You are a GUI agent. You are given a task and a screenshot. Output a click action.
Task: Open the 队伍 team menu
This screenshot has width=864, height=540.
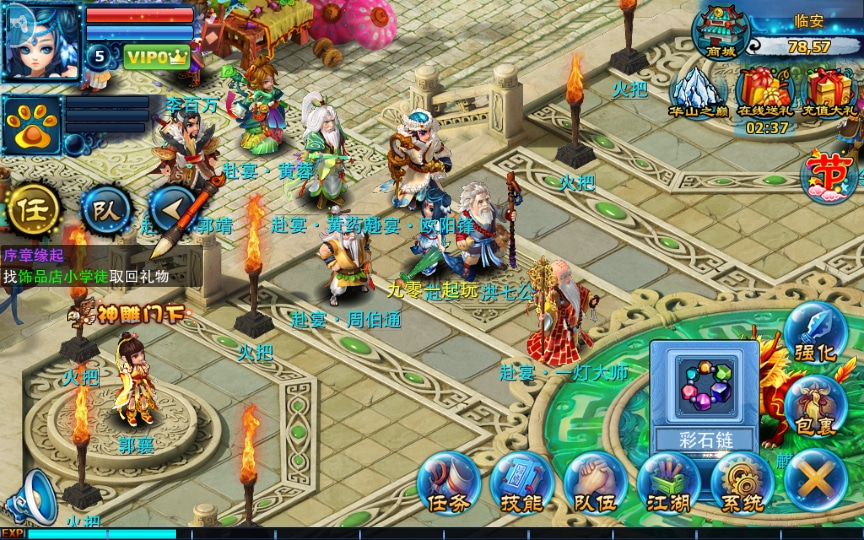point(595,484)
